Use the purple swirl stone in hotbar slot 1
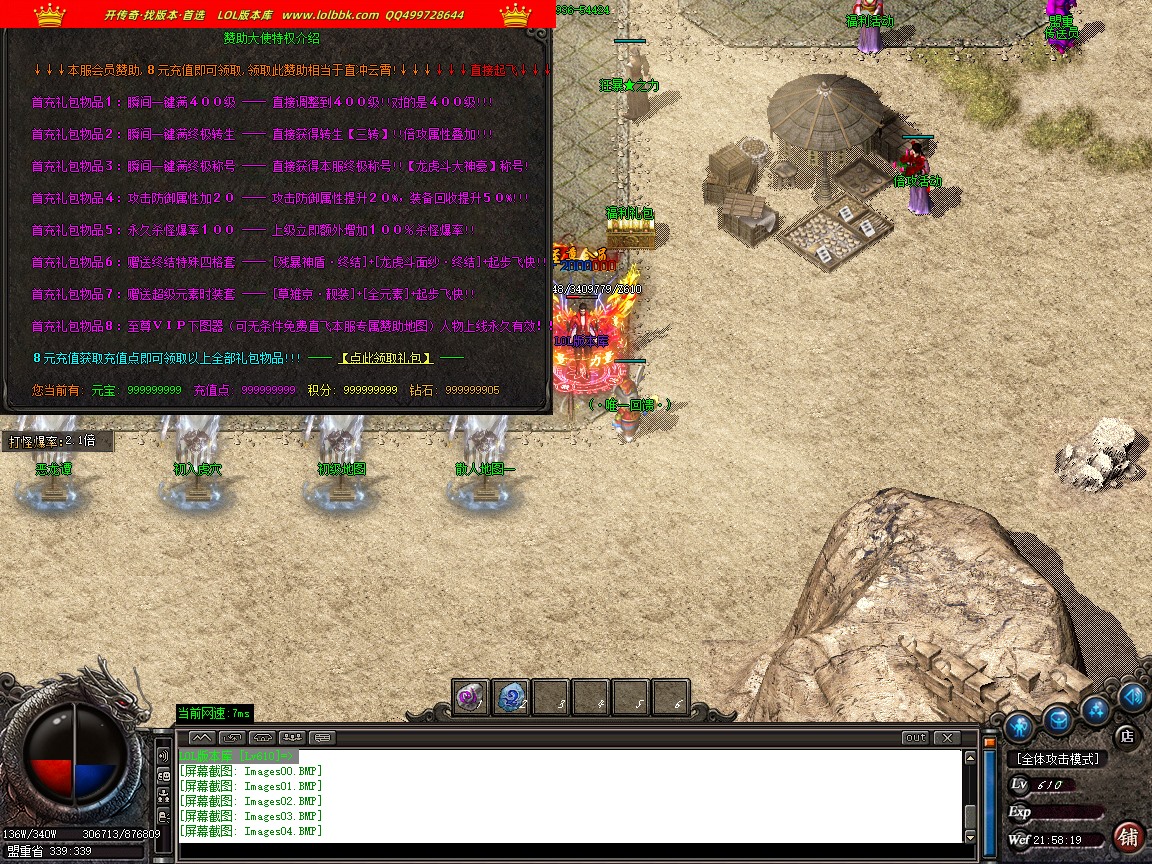Viewport: 1152px width, 864px height. click(471, 698)
